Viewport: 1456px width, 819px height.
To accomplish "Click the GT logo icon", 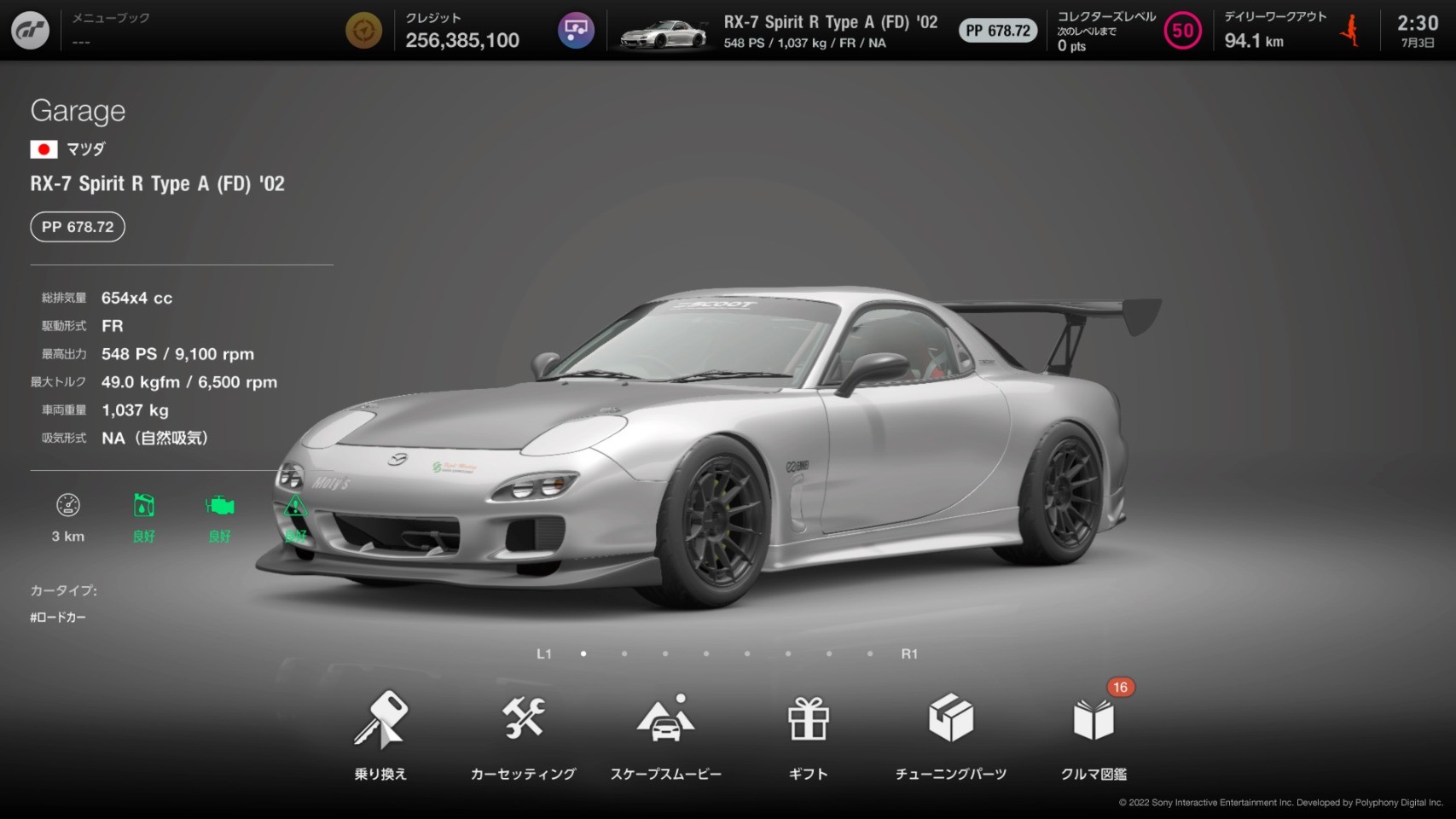I will (30, 31).
